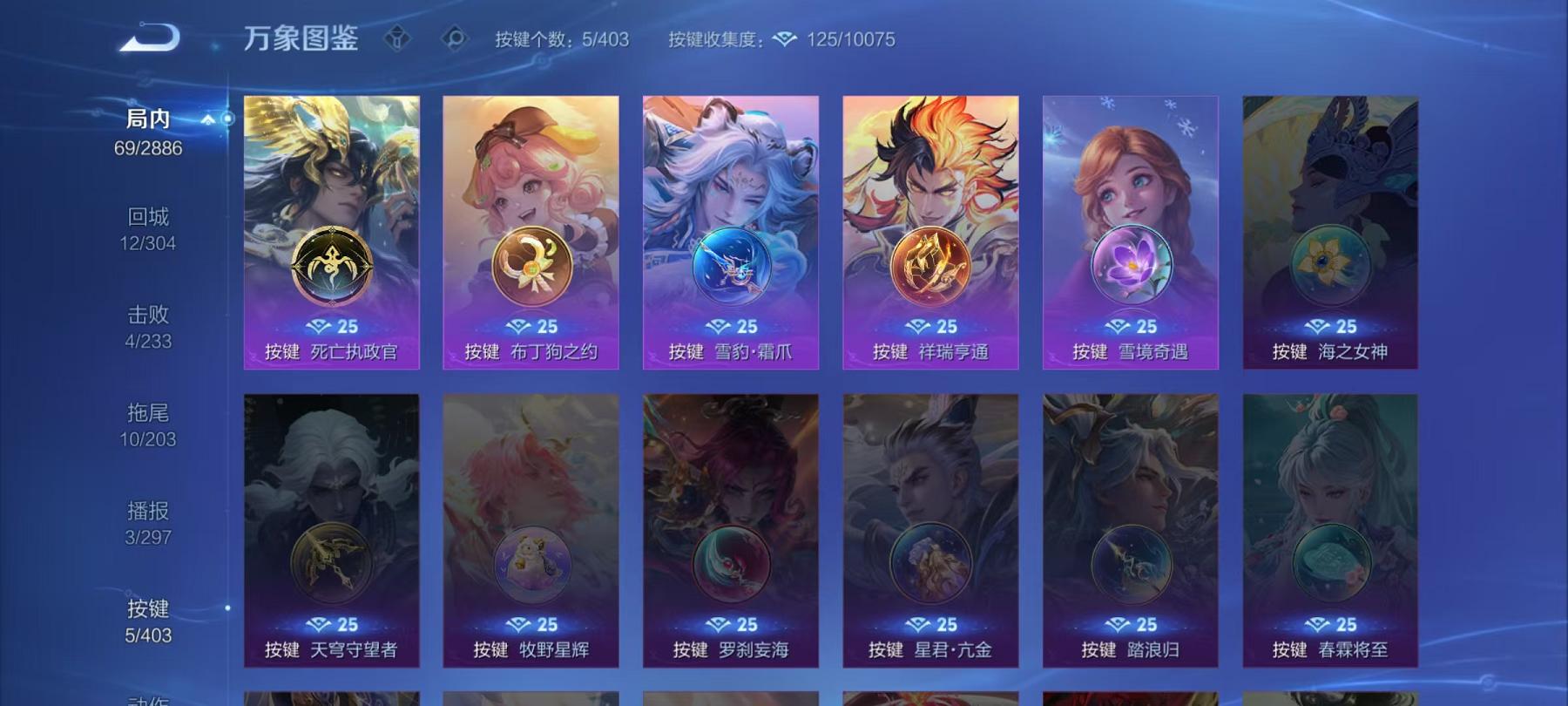Click the 按键收集度 progress counter
1568x706 pixels.
713,39
